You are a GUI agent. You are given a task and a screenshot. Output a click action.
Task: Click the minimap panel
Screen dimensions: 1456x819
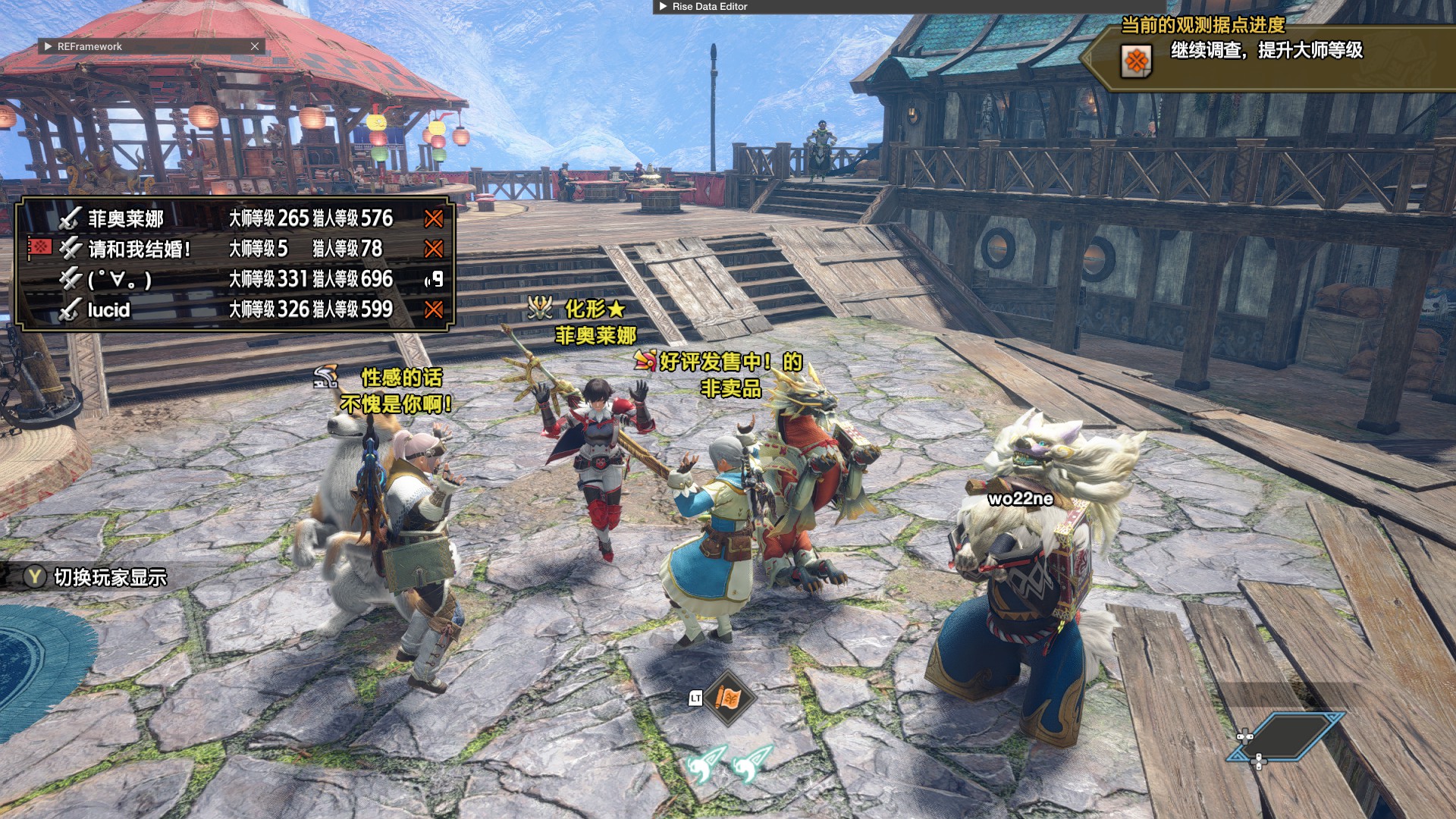tap(1286, 736)
